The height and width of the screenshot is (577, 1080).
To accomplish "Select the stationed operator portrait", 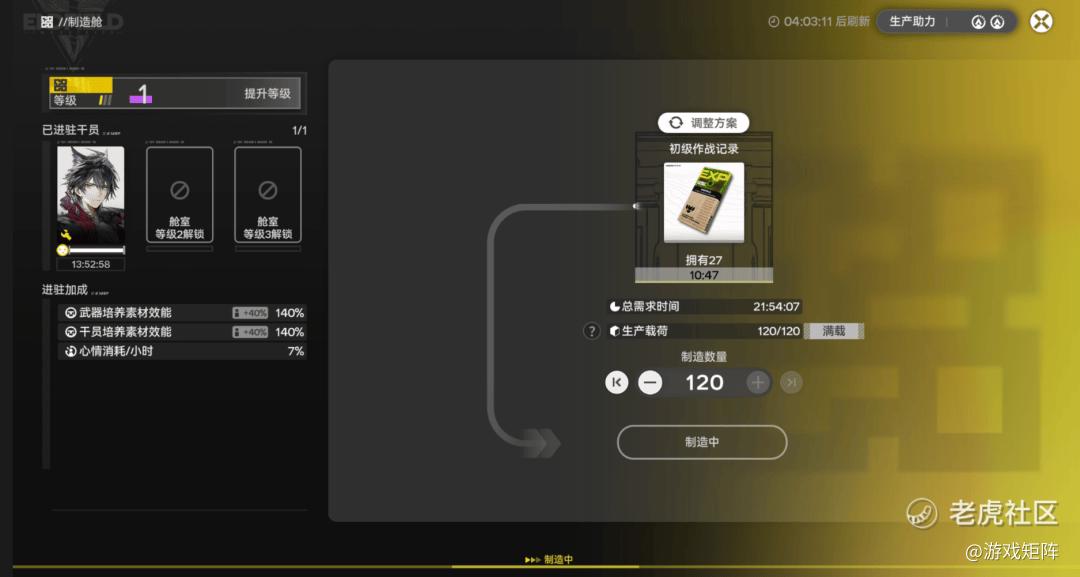I will pyautogui.click(x=91, y=195).
